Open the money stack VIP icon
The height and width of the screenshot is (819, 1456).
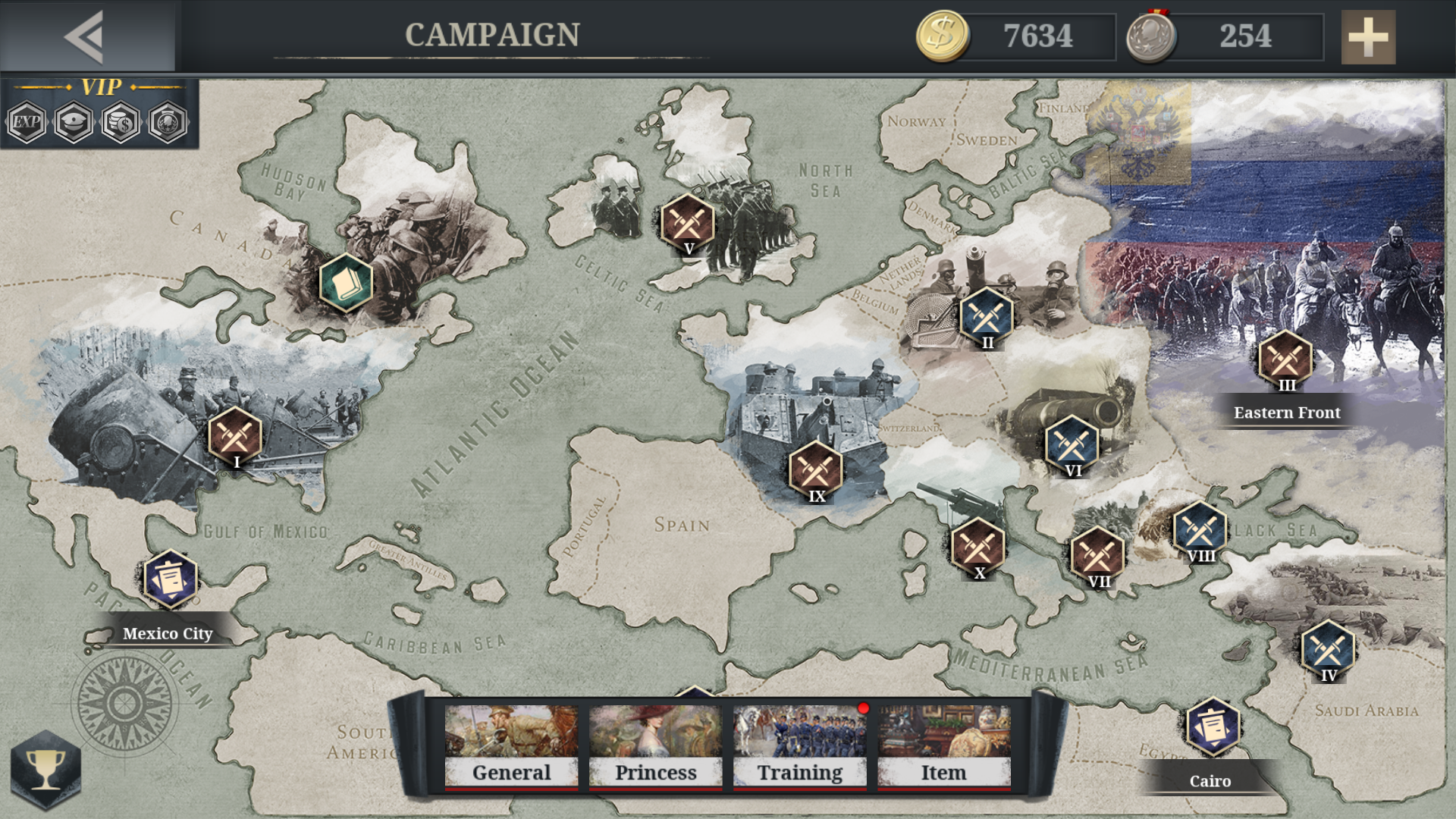click(x=121, y=123)
